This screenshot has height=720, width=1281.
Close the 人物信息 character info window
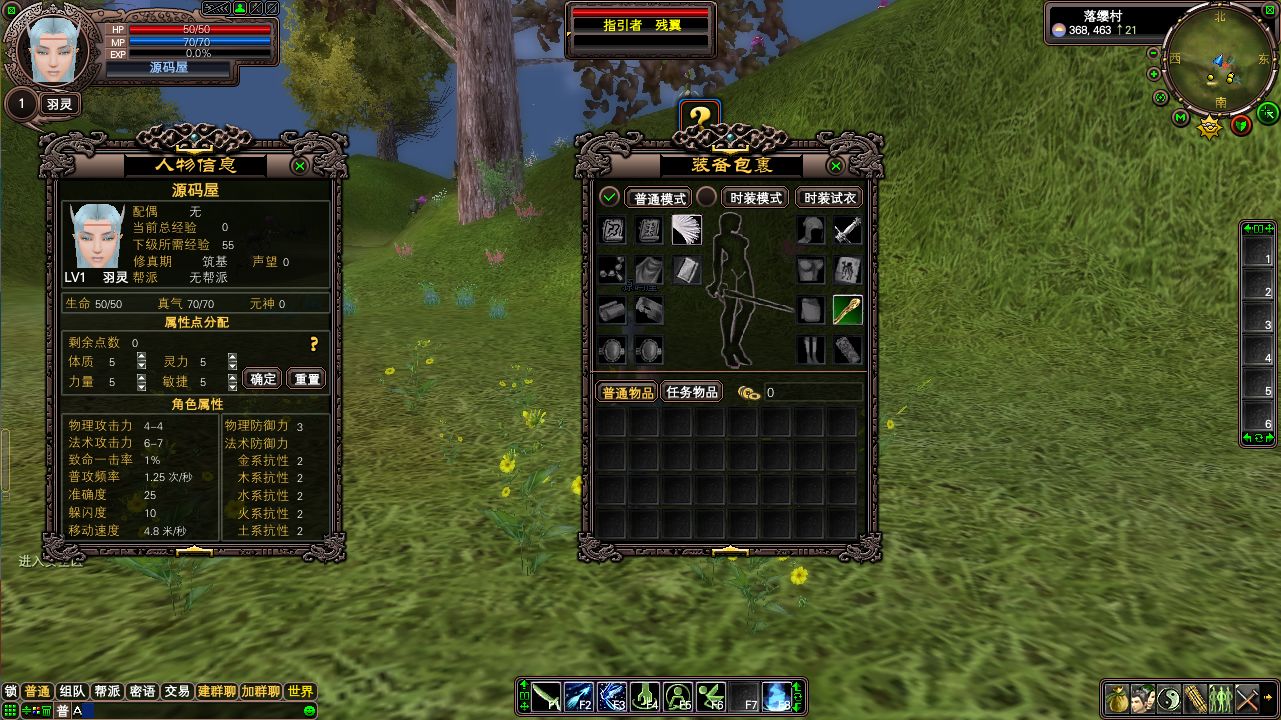[x=299, y=166]
